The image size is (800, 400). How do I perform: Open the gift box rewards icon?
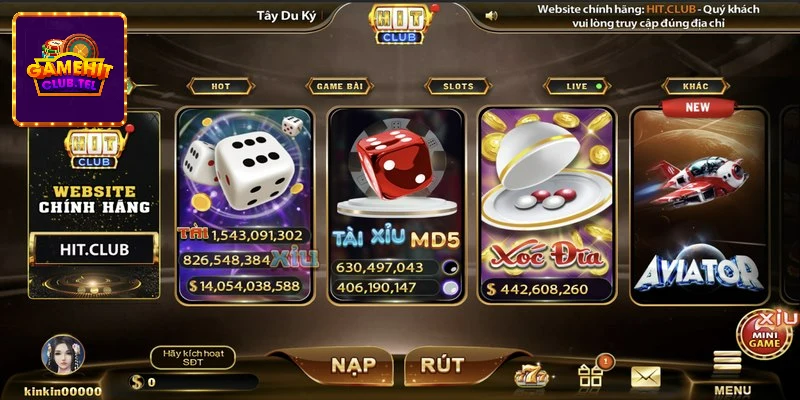pos(590,376)
